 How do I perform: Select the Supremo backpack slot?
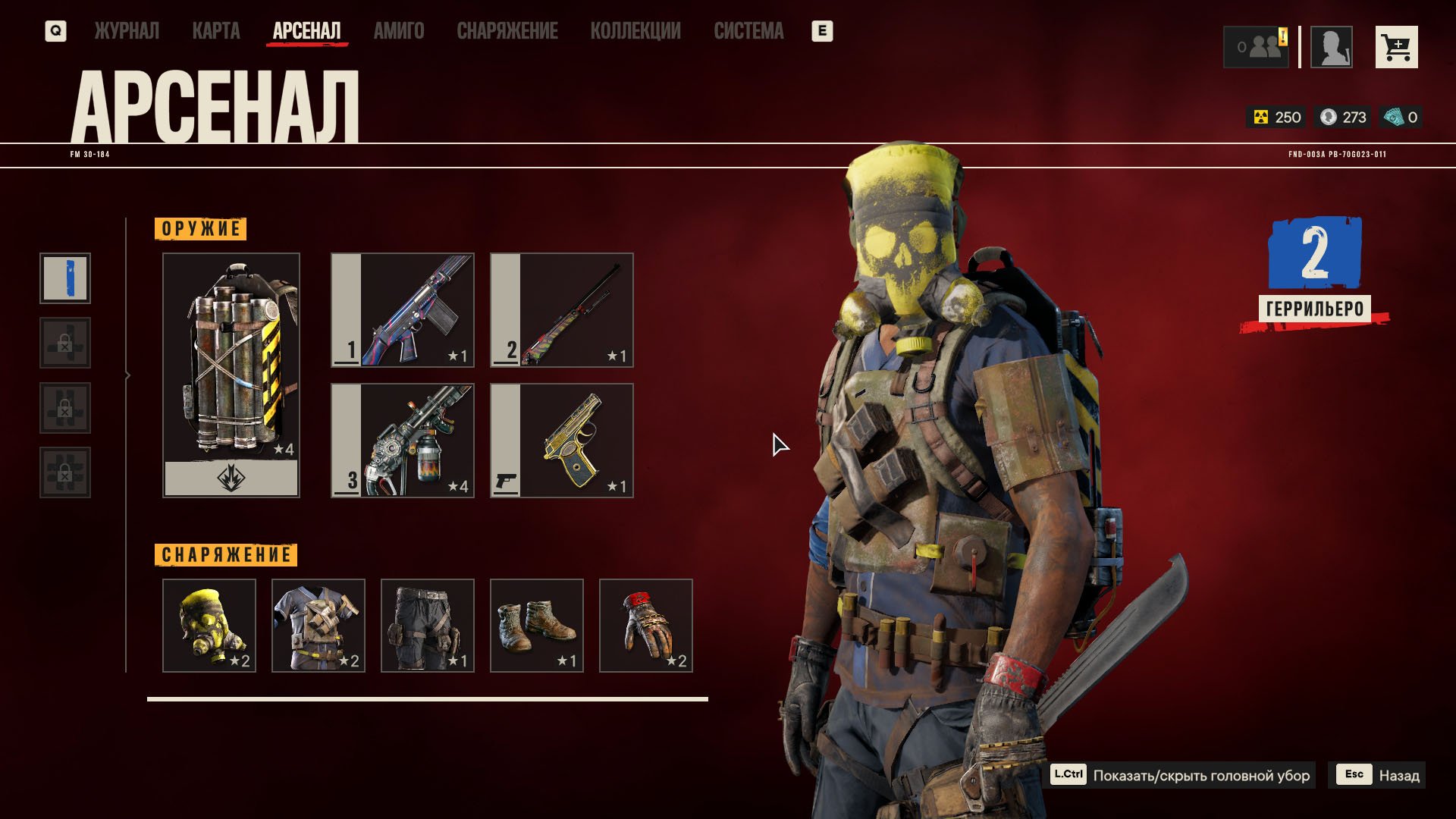(231, 375)
